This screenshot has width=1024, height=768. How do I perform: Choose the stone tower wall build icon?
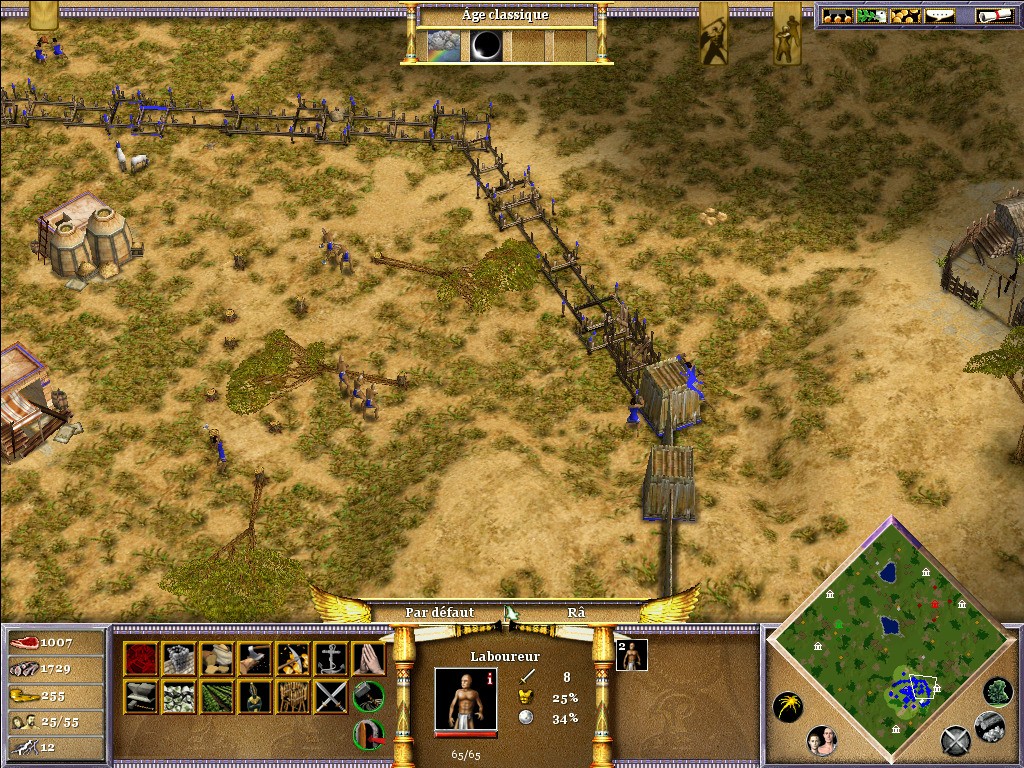click(179, 658)
